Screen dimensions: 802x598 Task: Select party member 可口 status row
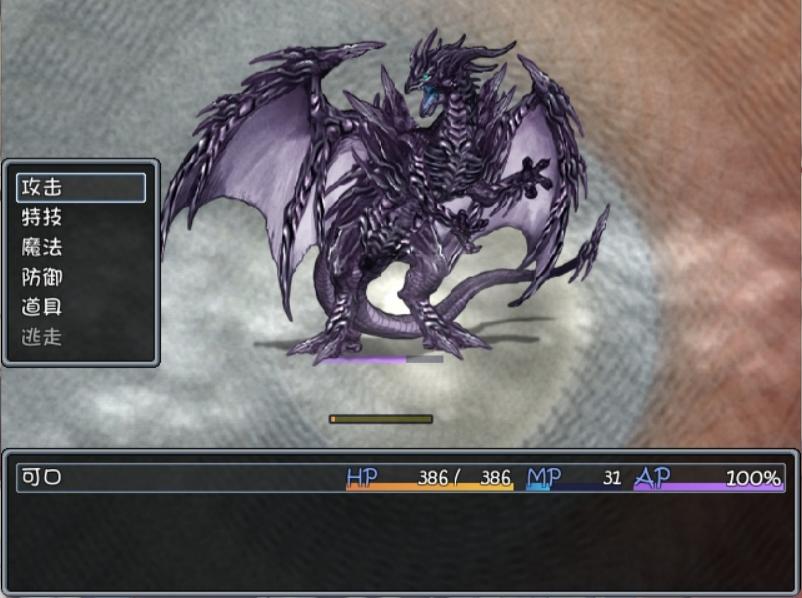[400, 478]
